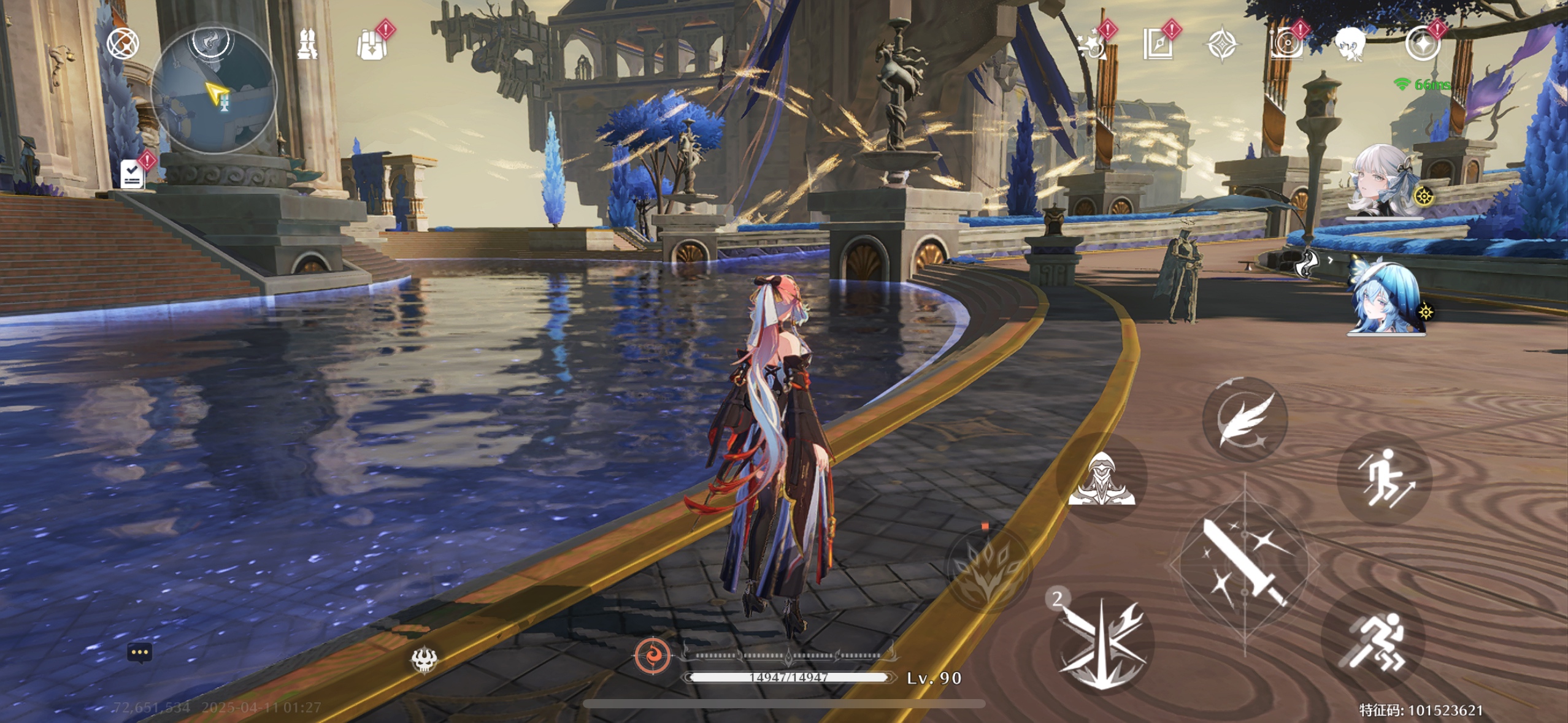This screenshot has width=1568, height=723.
Task: Tap the chess pieces icon
Action: 307,44
